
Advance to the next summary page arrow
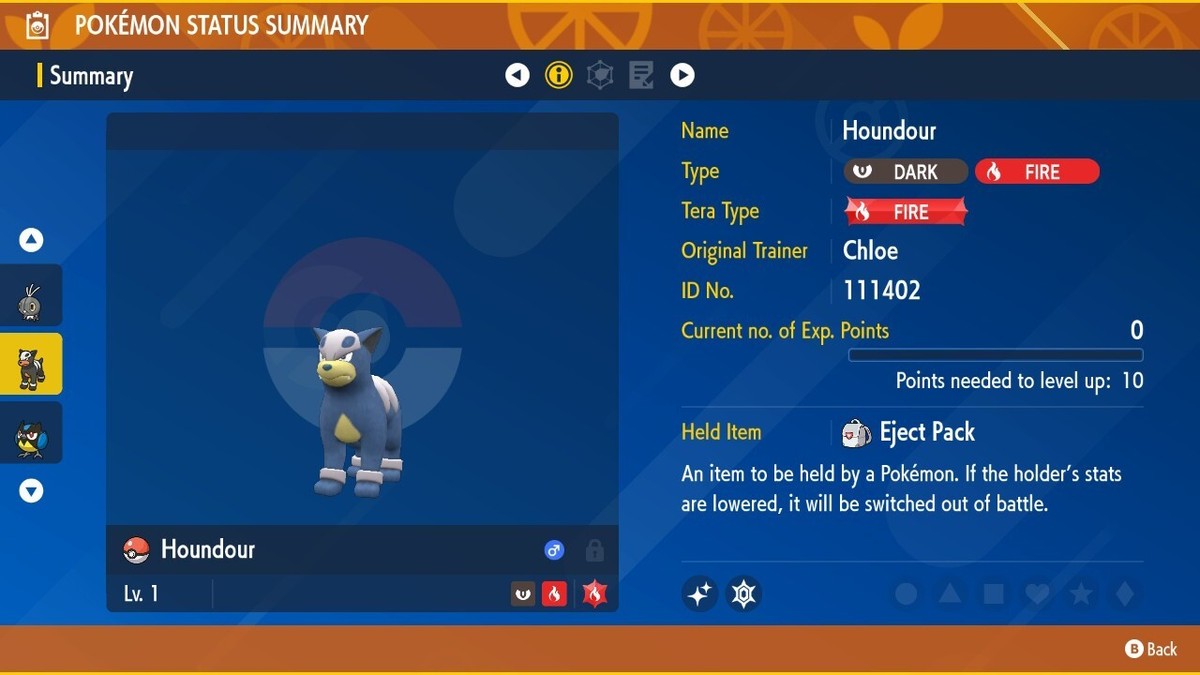tap(682, 75)
